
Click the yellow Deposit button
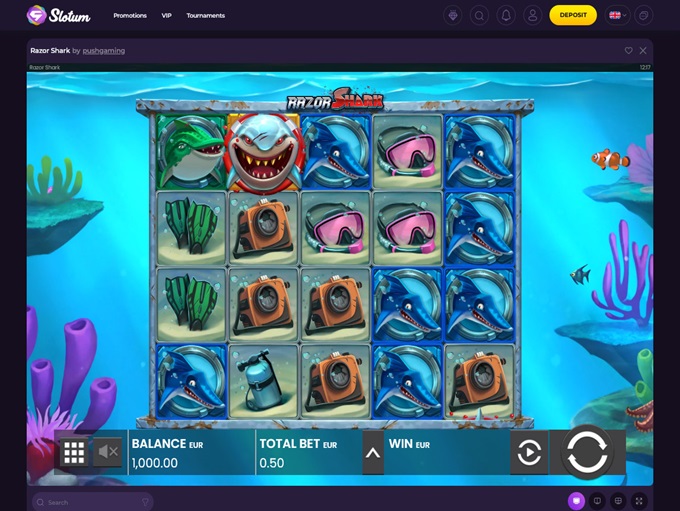(573, 15)
